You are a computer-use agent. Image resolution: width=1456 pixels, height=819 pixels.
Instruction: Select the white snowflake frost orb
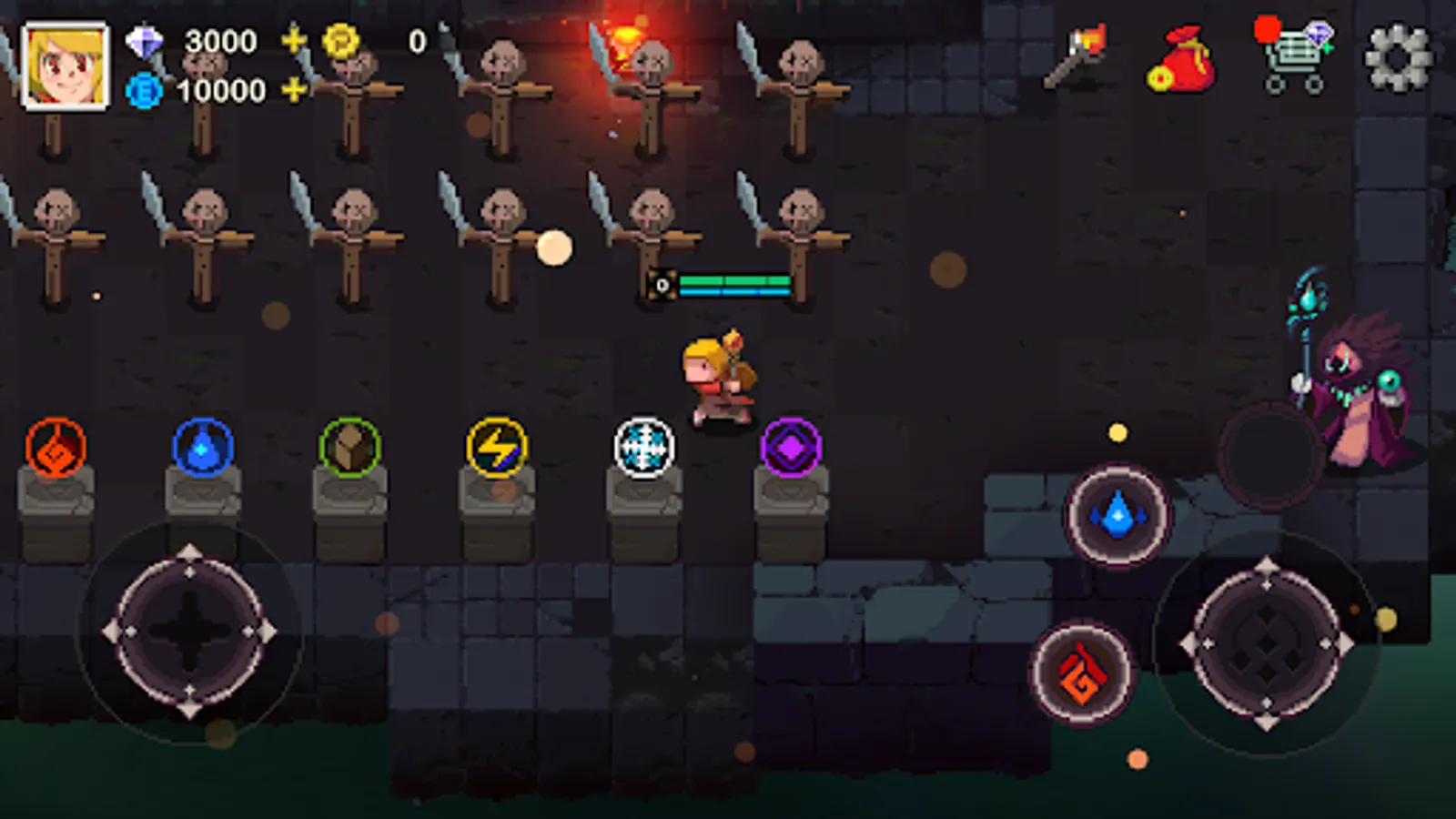coord(642,447)
